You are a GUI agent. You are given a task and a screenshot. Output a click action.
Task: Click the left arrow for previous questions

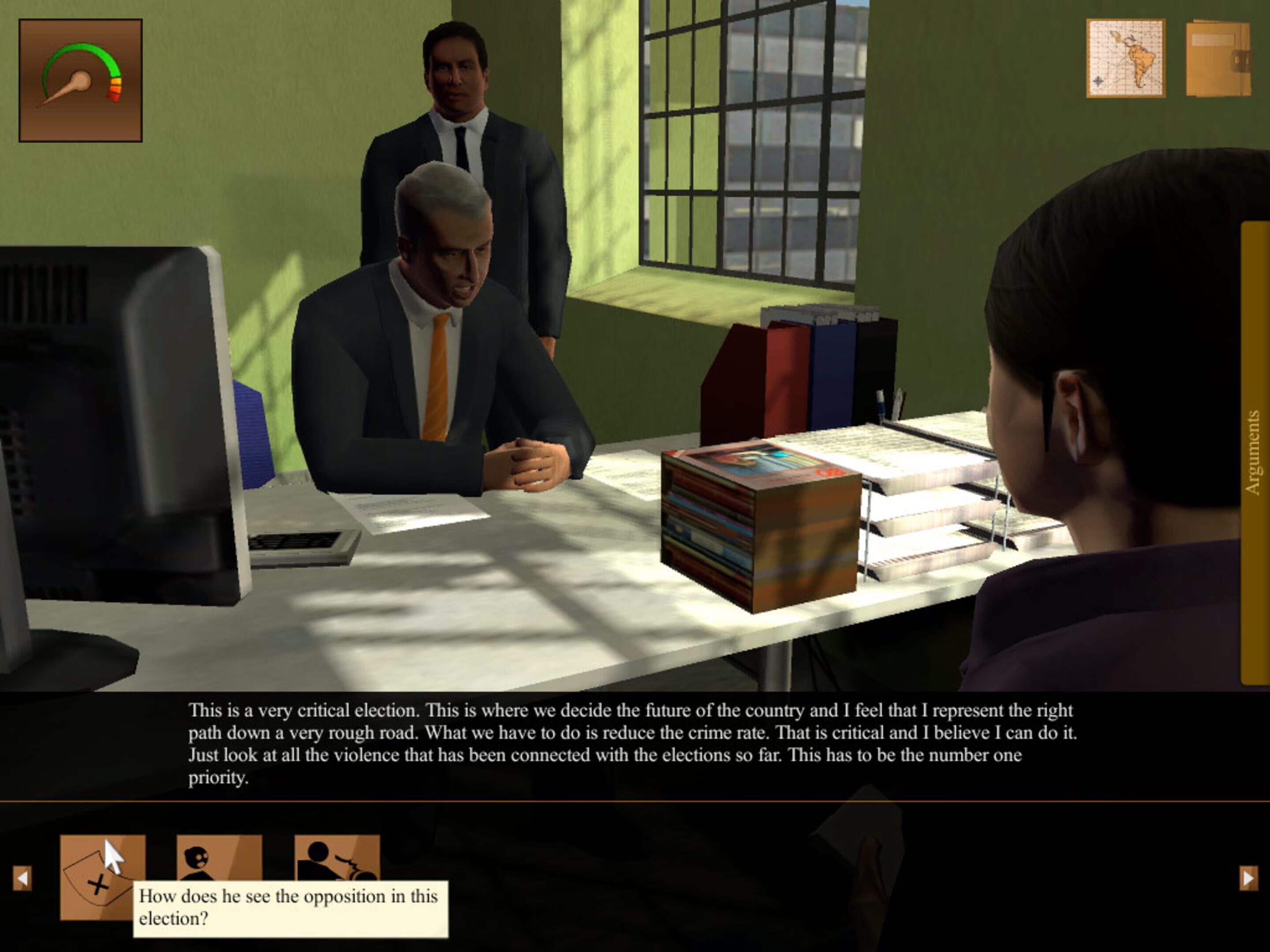22,878
